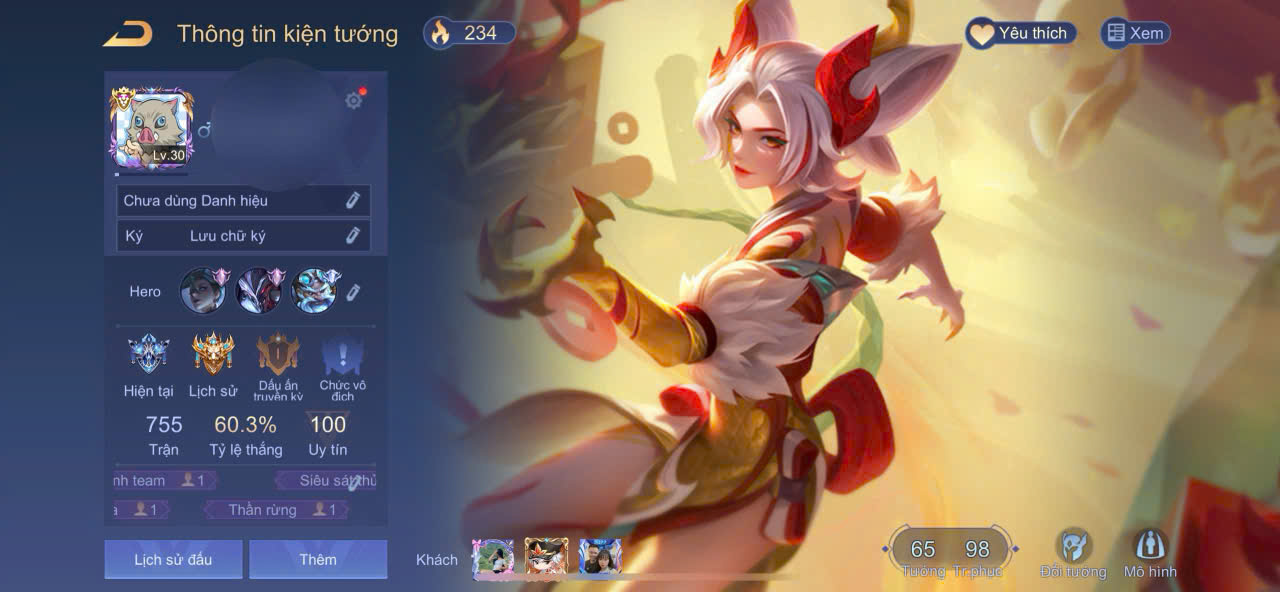This screenshot has width=1280, height=592.
Task: Click the Yêu thích favorite button
Action: point(1020,34)
